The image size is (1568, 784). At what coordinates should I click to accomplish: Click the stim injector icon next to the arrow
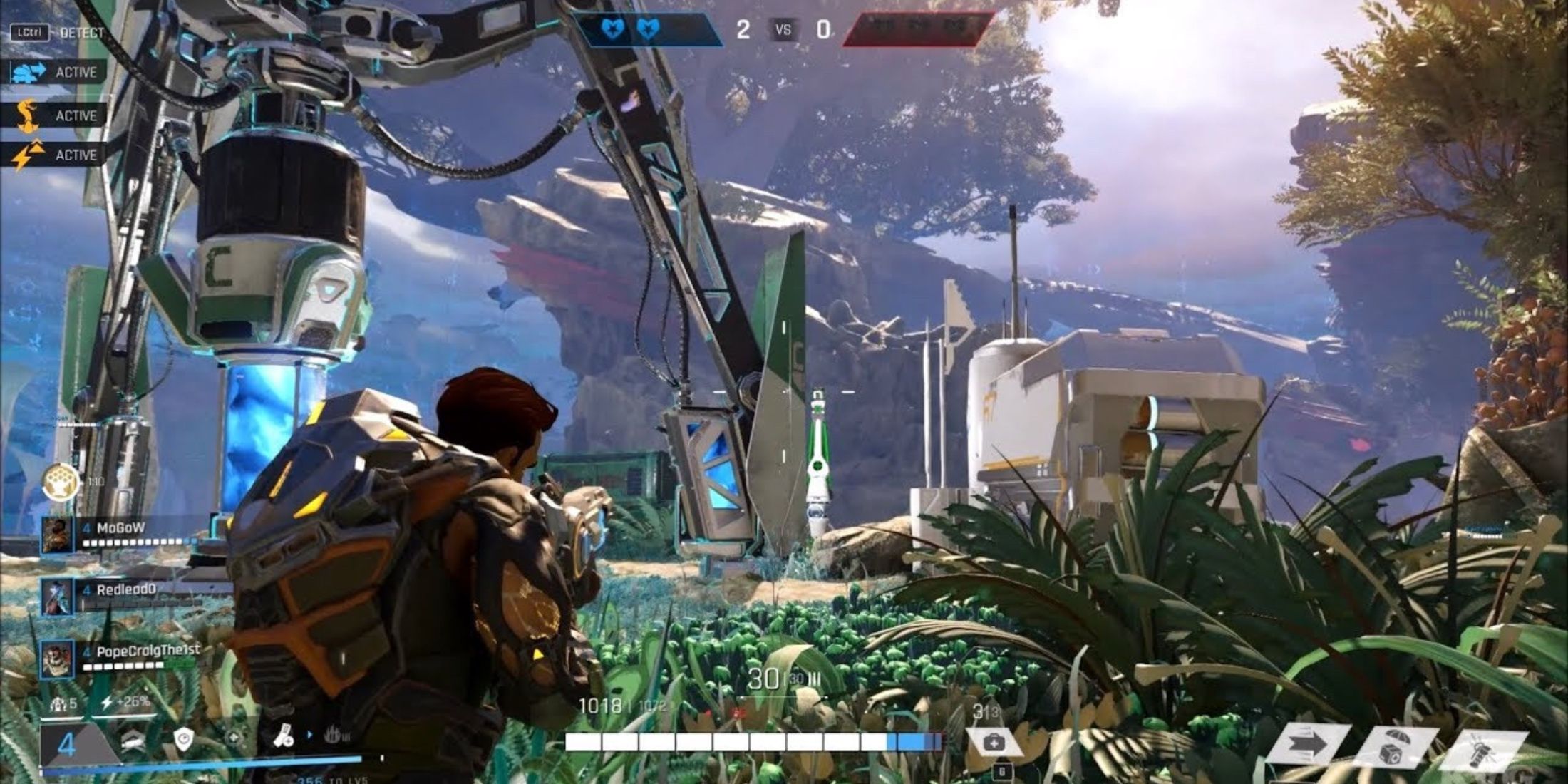284,736
